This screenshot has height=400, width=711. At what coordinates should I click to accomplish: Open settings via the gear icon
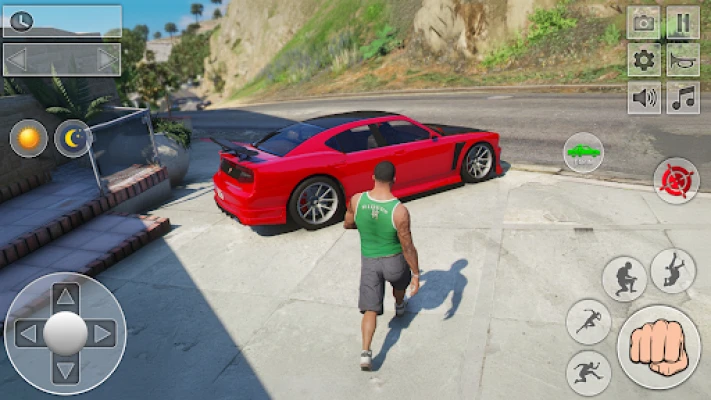coord(643,60)
